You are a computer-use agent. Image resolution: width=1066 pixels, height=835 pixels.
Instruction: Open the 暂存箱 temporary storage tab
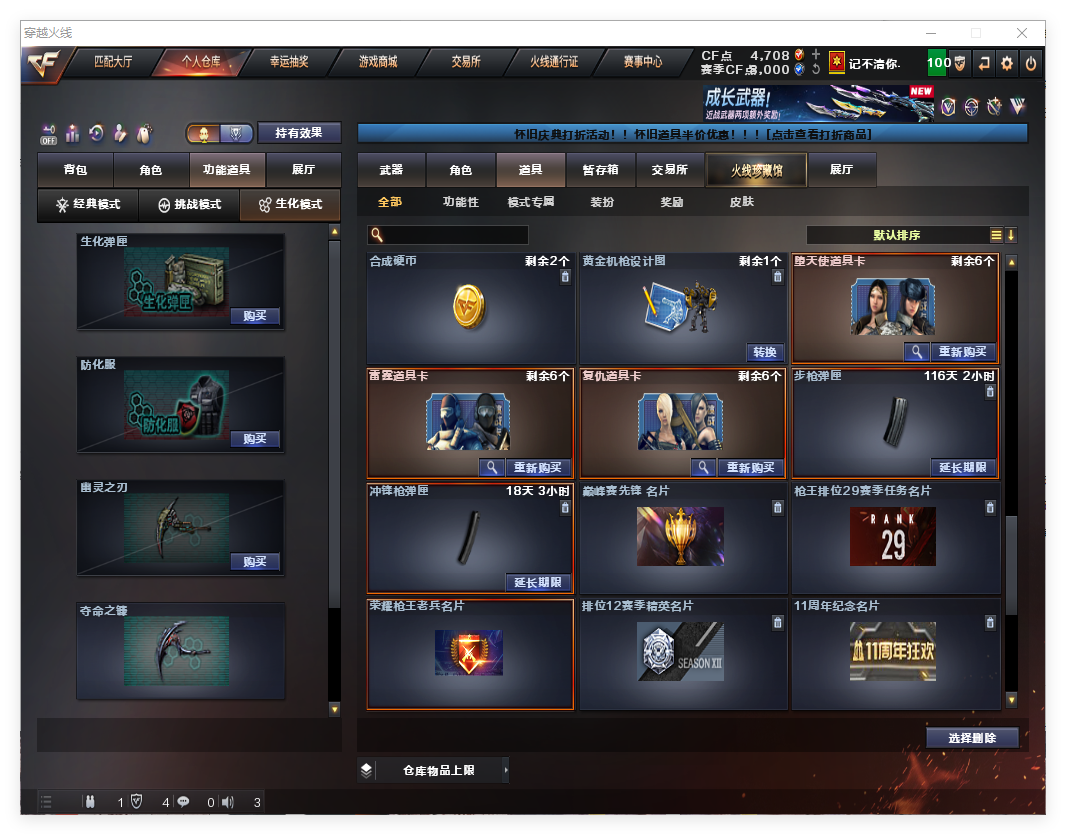pos(600,170)
